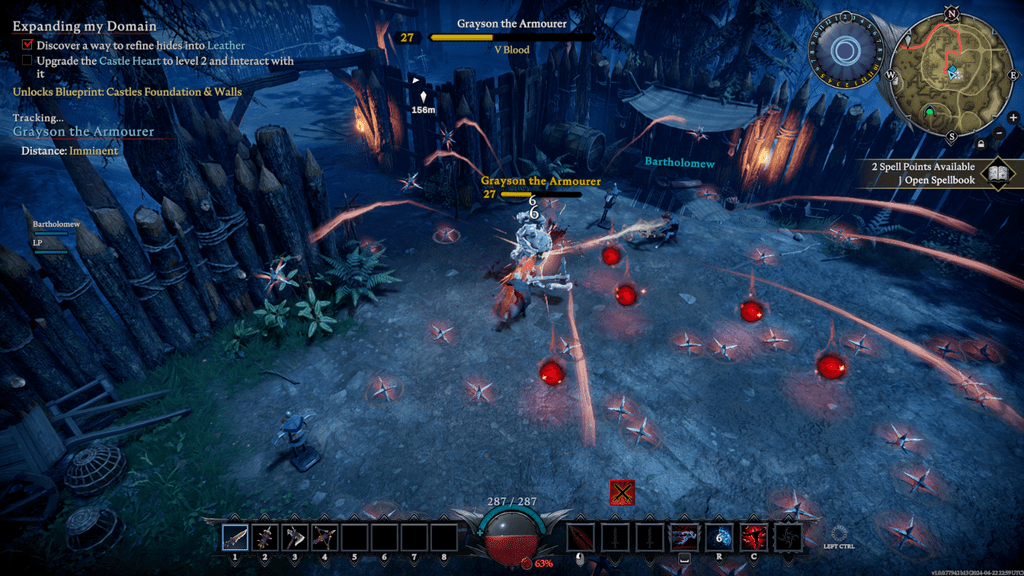The width and height of the screenshot is (1024, 576).
Task: Equip the axe from the hotbar
Action: 295,538
